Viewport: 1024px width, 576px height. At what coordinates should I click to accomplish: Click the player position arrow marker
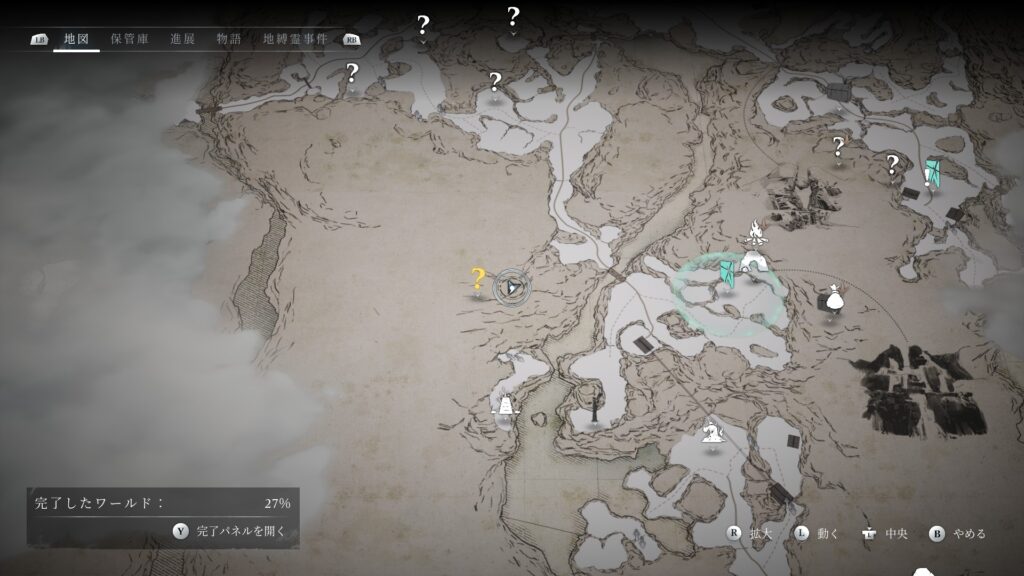pyautogui.click(x=512, y=287)
